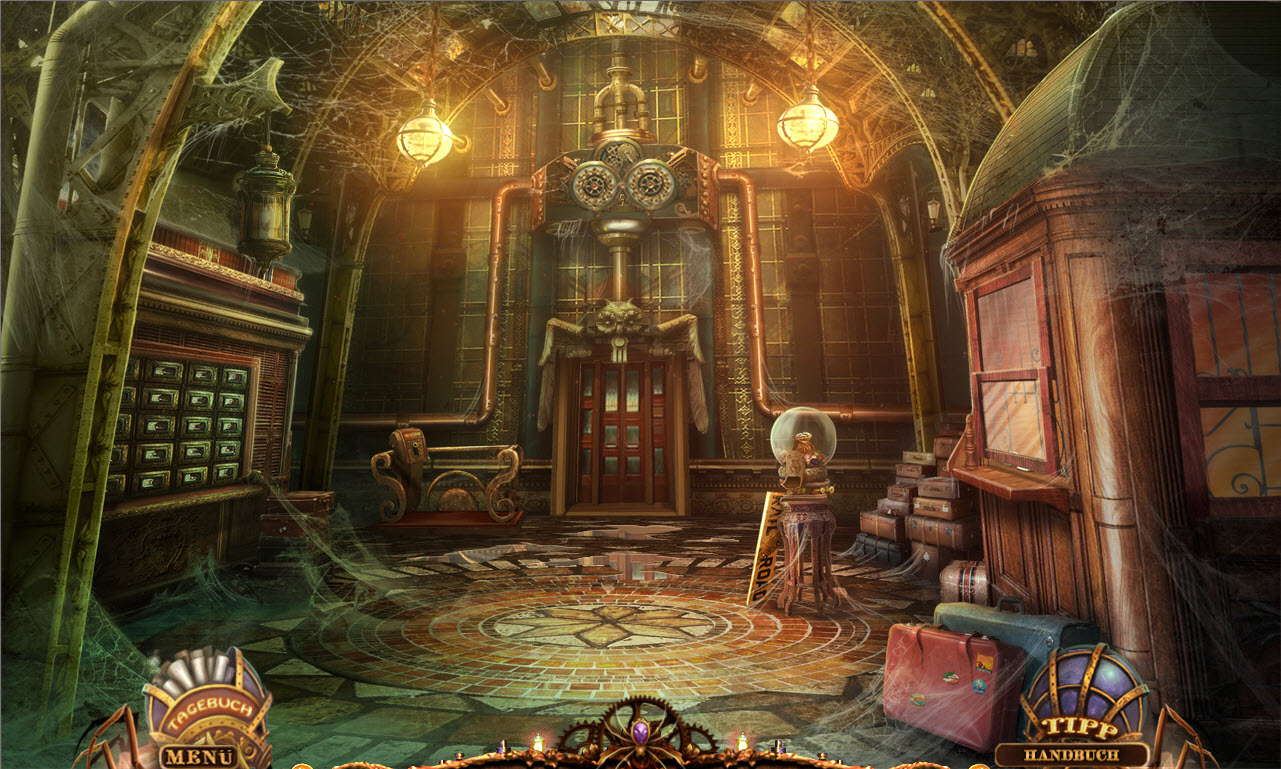Open the Handbuch strategy guide

click(x=1071, y=756)
